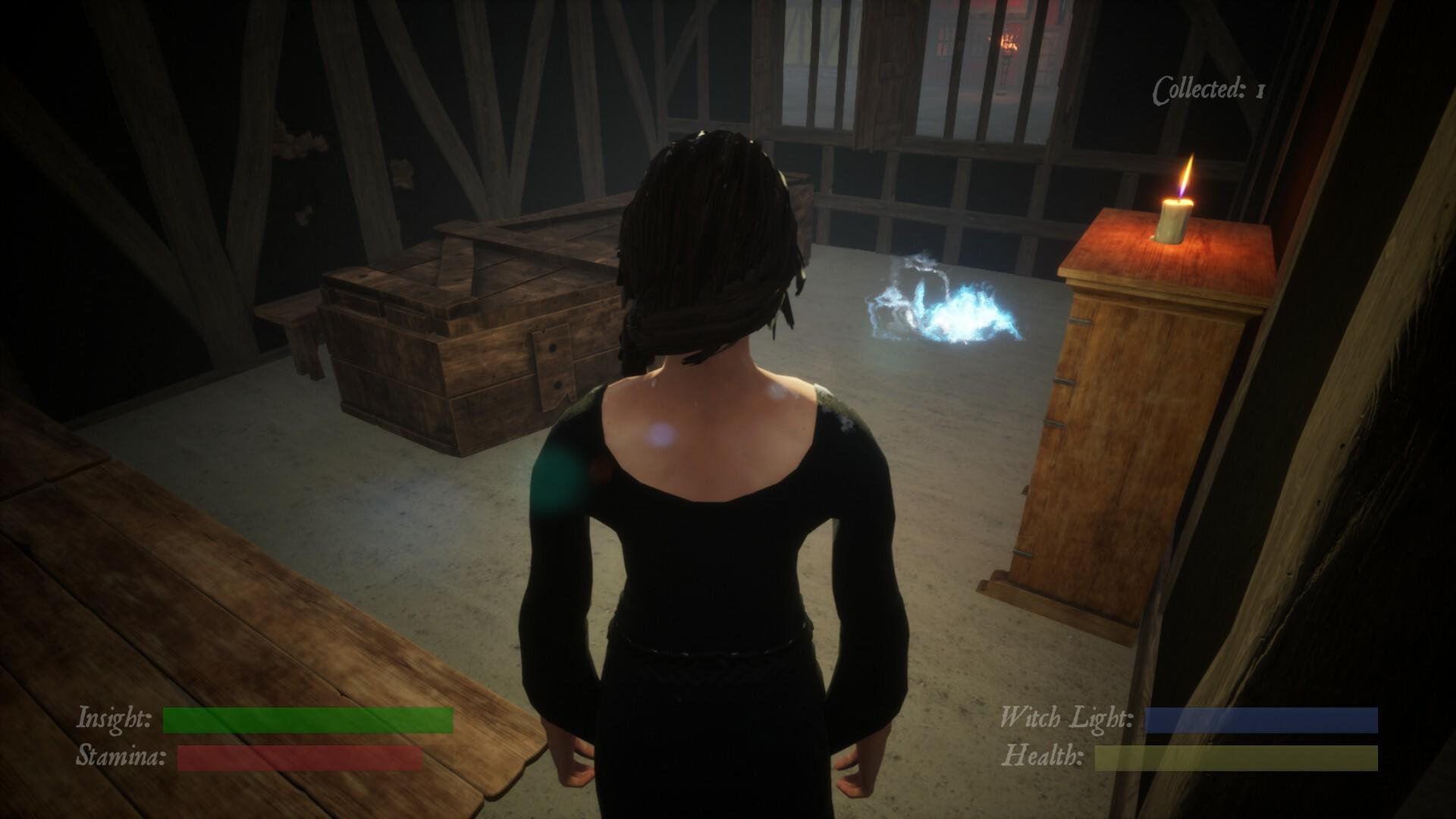Click the barrel near the back wall

[796, 205]
